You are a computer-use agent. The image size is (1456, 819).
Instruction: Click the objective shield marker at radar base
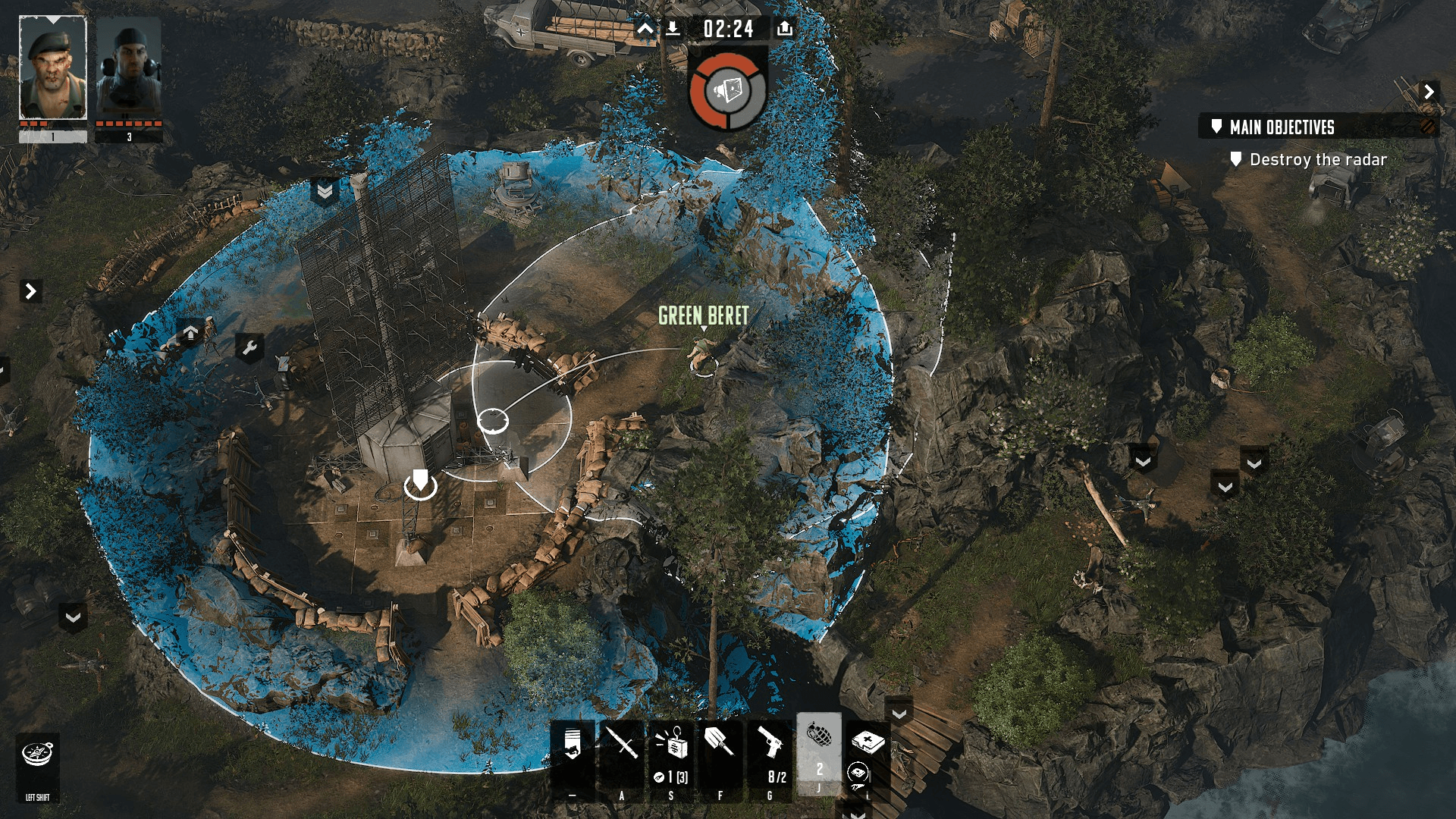[420, 483]
